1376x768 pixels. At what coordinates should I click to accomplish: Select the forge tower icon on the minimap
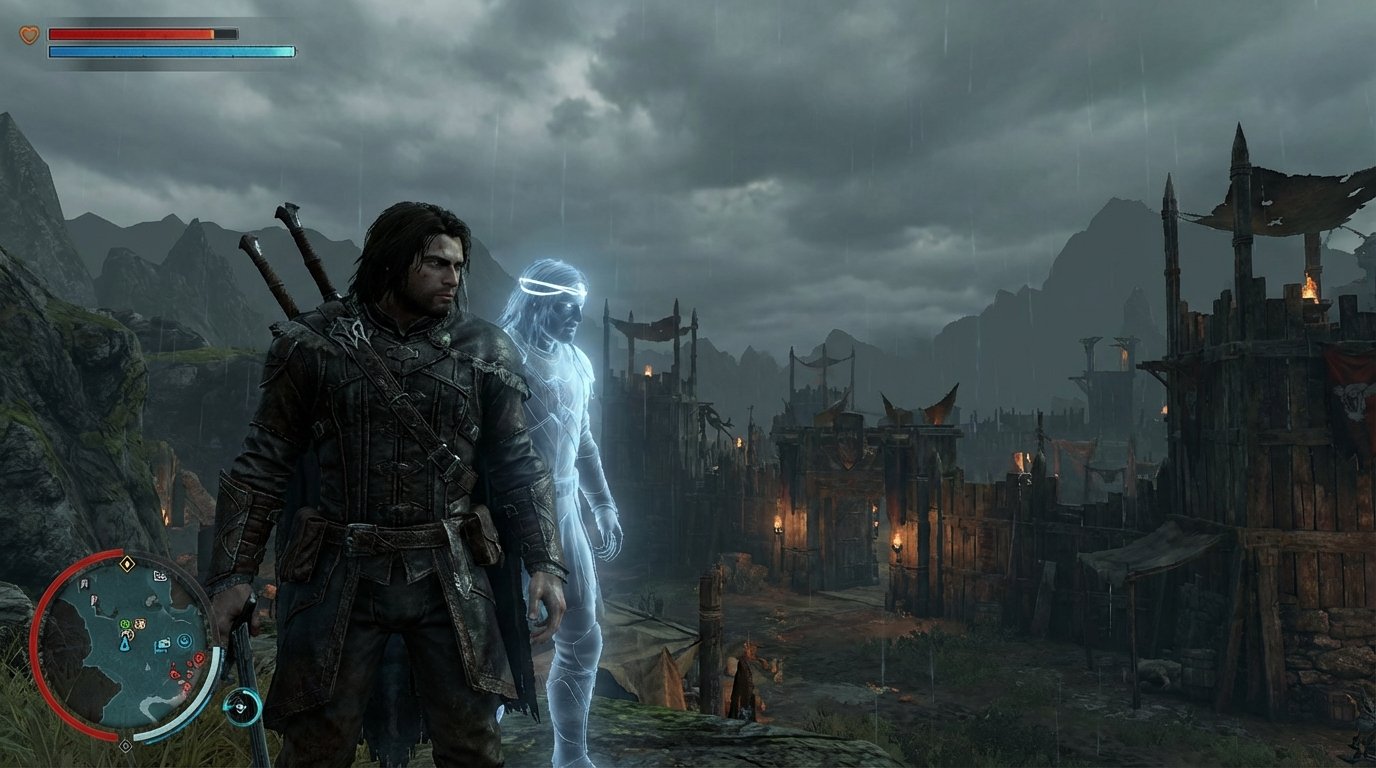pyautogui.click(x=93, y=598)
